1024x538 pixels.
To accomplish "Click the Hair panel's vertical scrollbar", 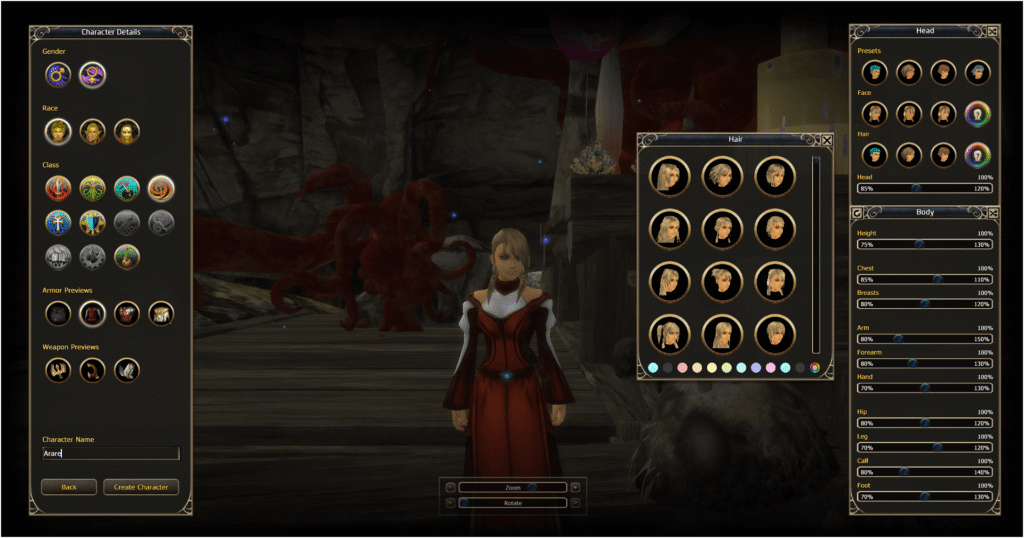I will [816, 254].
